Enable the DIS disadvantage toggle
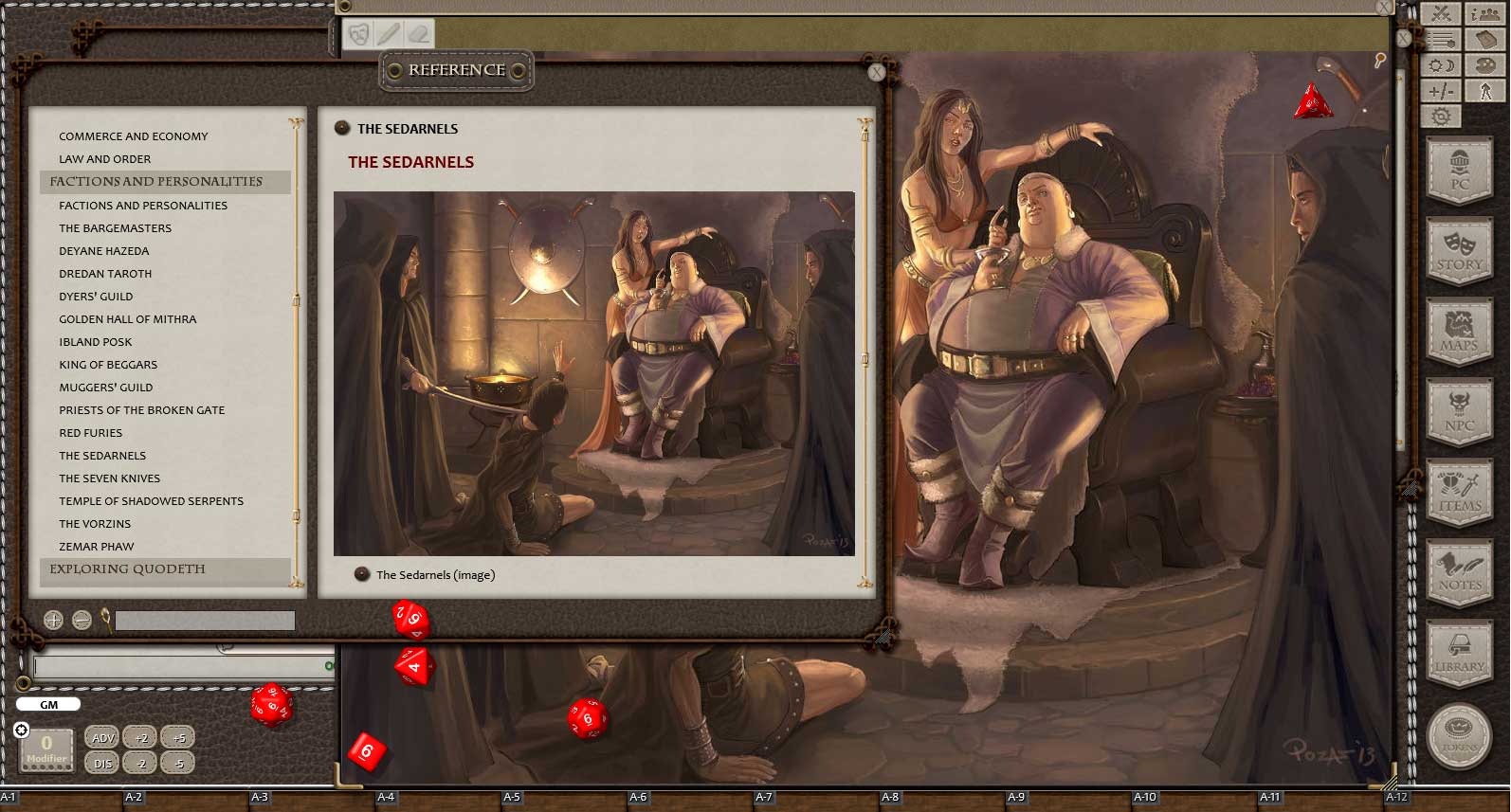This screenshot has height=812, width=1511. coord(100,762)
